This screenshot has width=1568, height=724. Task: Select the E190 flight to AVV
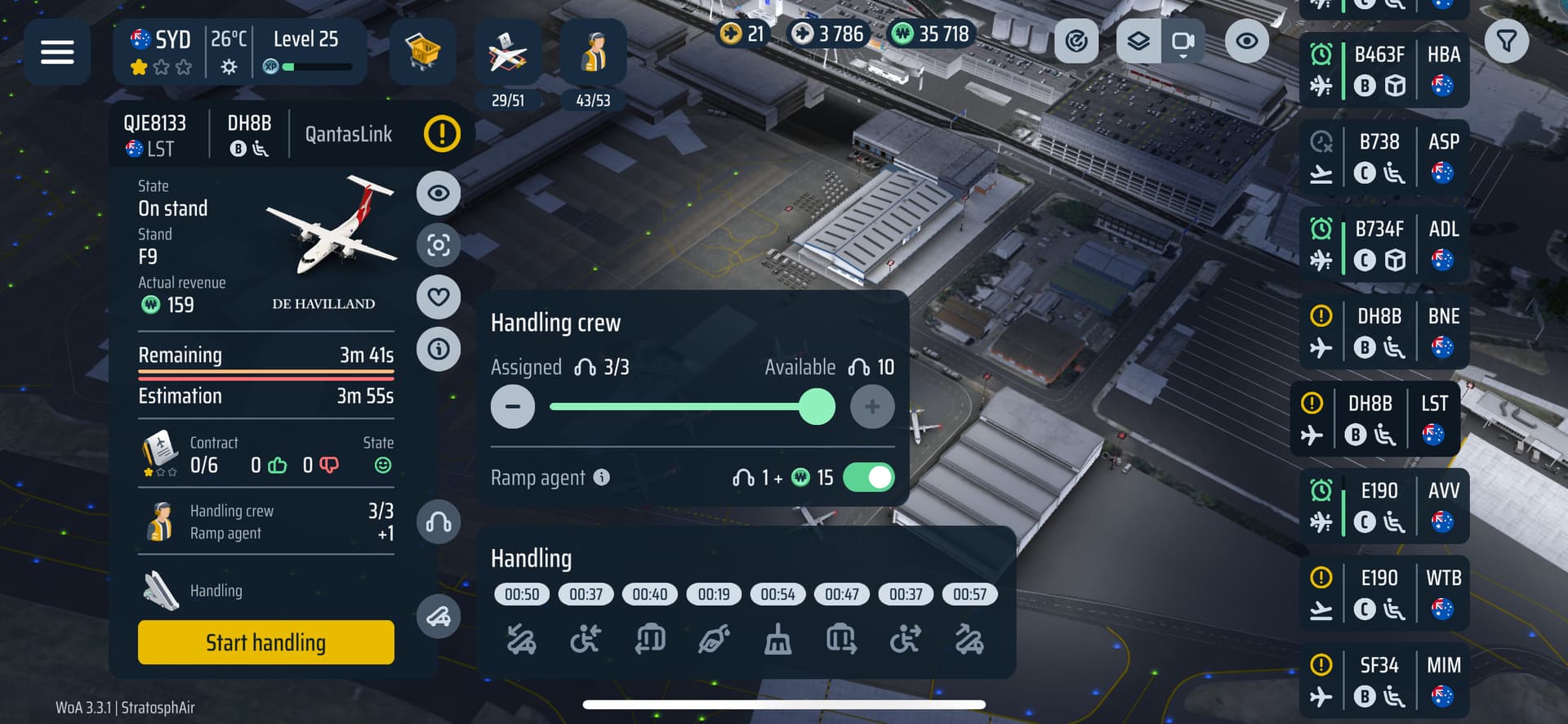coord(1384,507)
